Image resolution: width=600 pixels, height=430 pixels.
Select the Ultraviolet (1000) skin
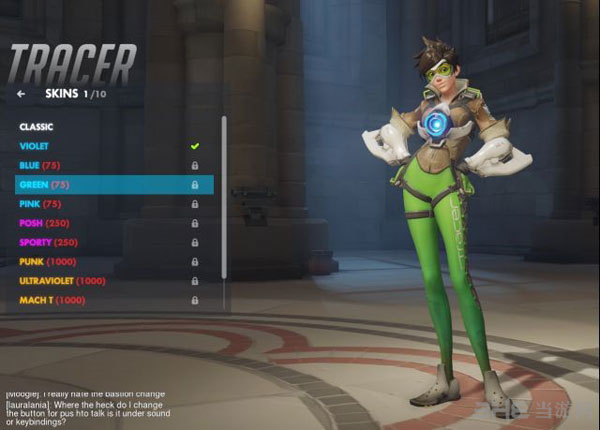pos(62,280)
